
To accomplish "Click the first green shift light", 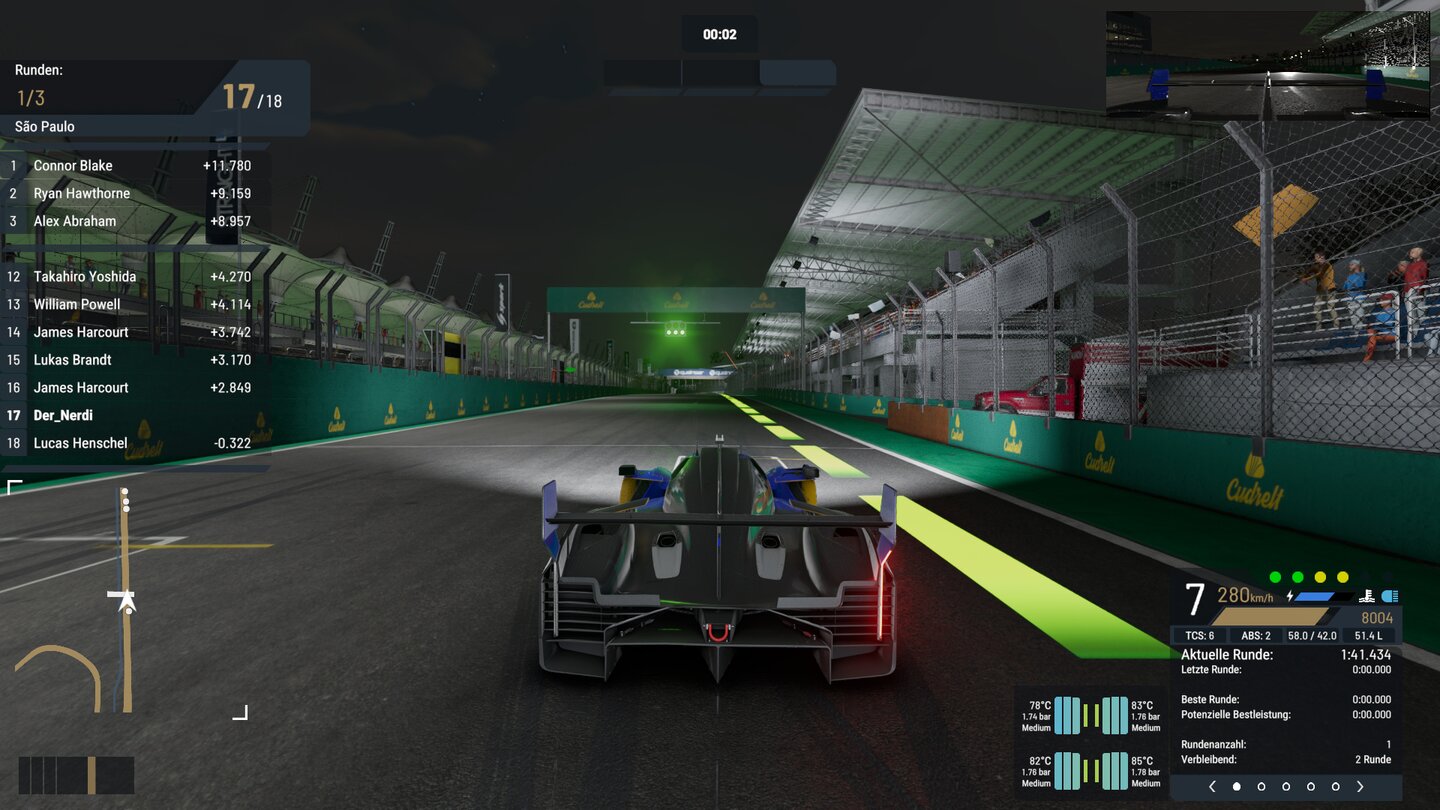I will click(1276, 576).
